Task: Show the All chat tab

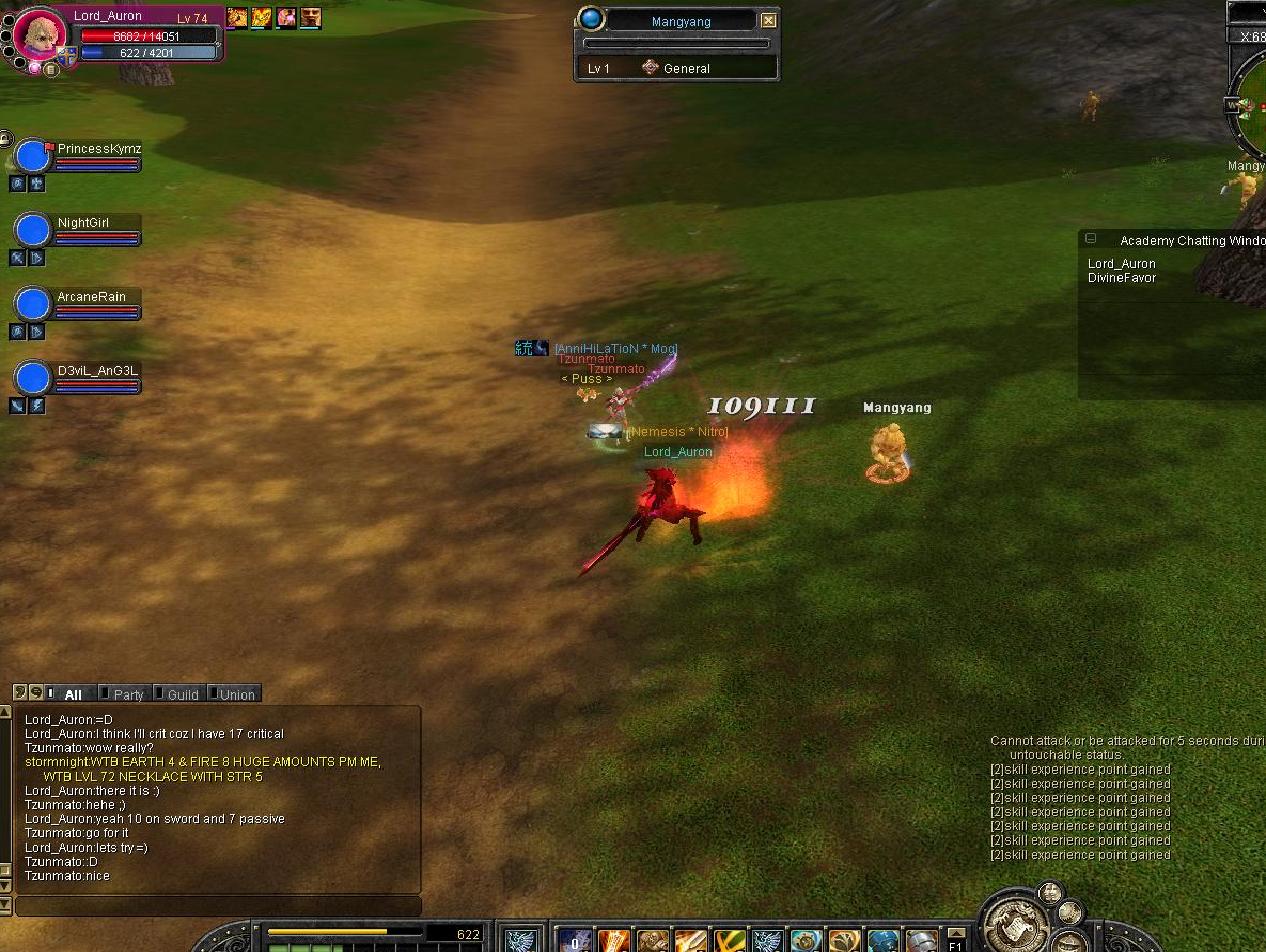Action: point(72,694)
